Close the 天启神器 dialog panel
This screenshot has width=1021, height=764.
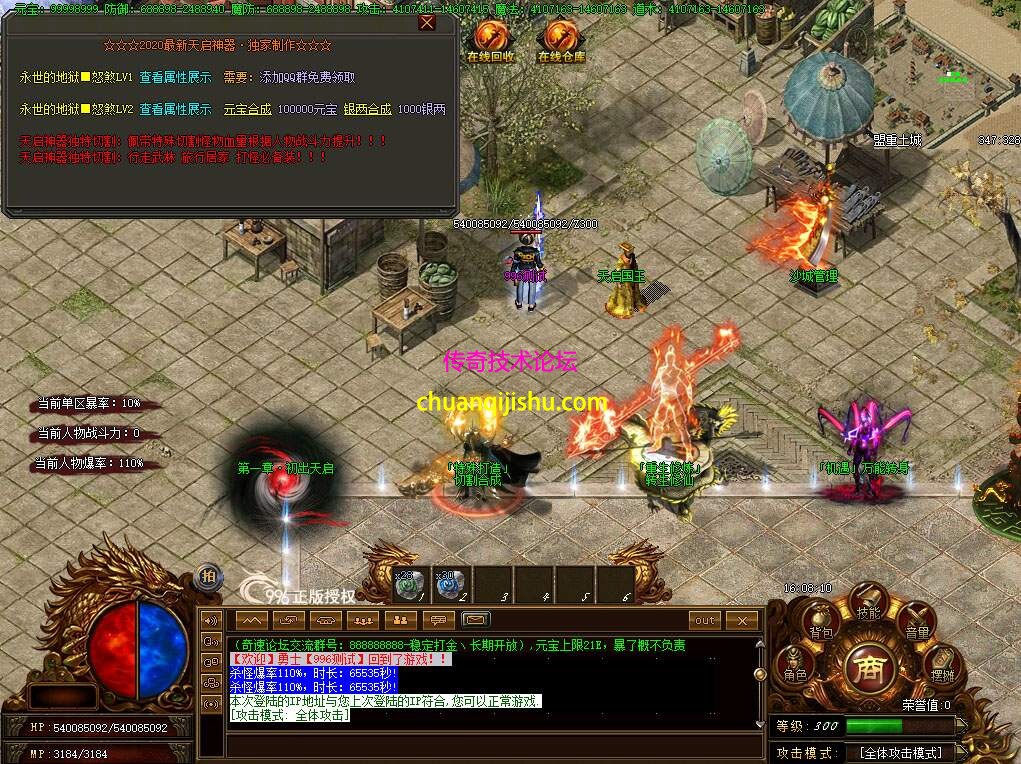tap(427, 23)
